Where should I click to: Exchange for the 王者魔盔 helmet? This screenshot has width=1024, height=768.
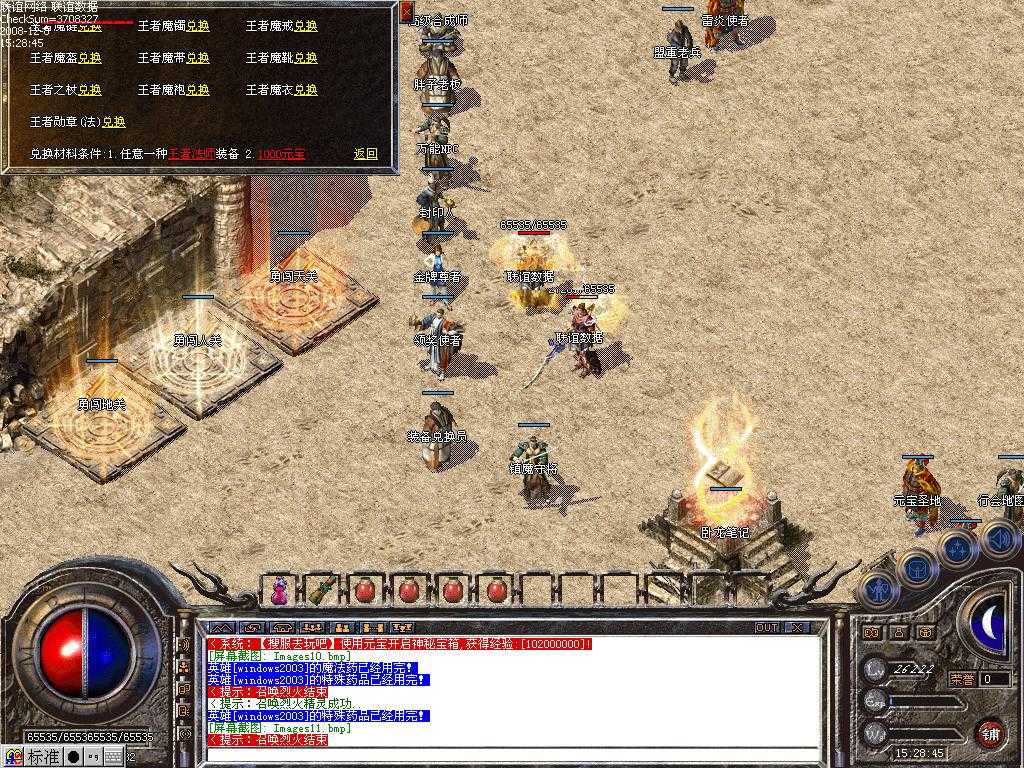(x=89, y=58)
